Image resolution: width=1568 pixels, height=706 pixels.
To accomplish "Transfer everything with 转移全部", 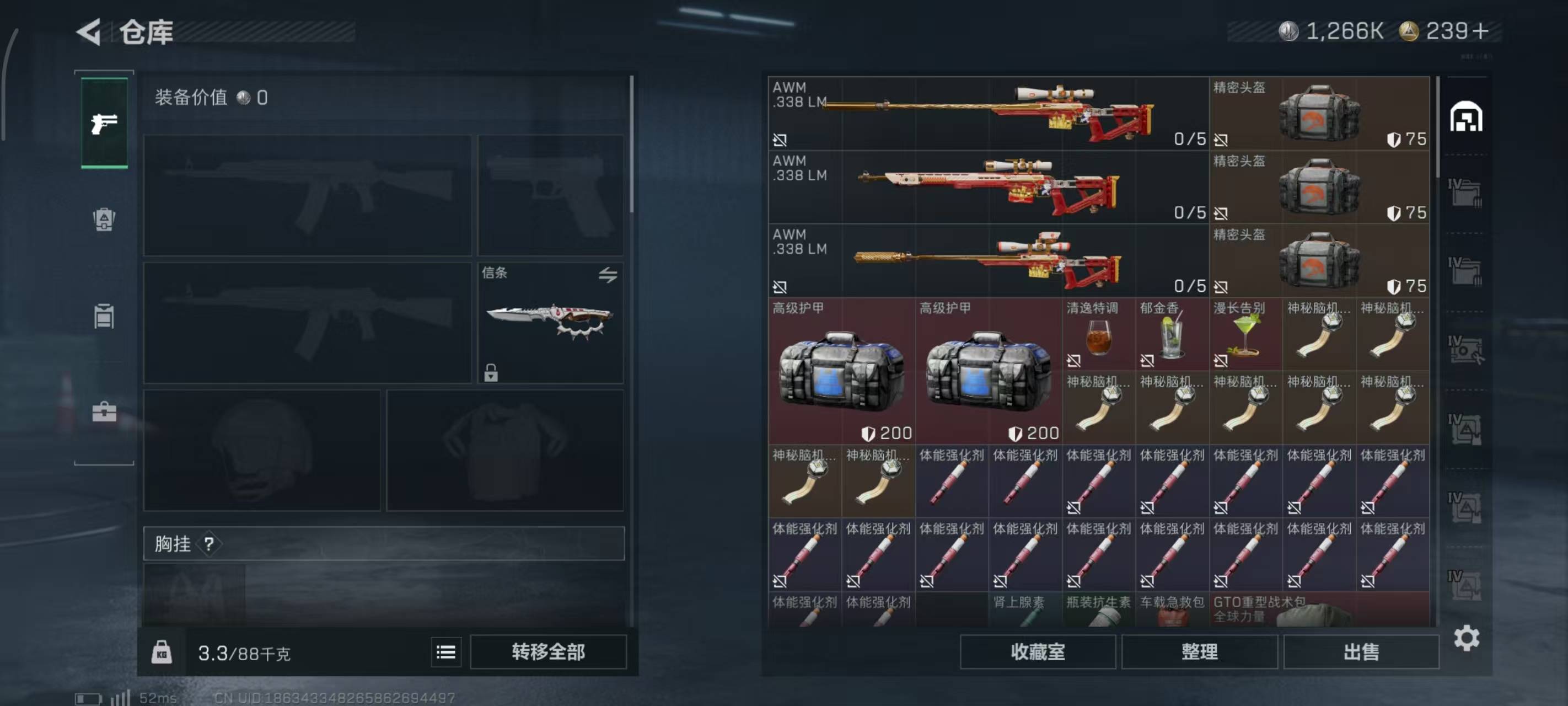I will (548, 652).
